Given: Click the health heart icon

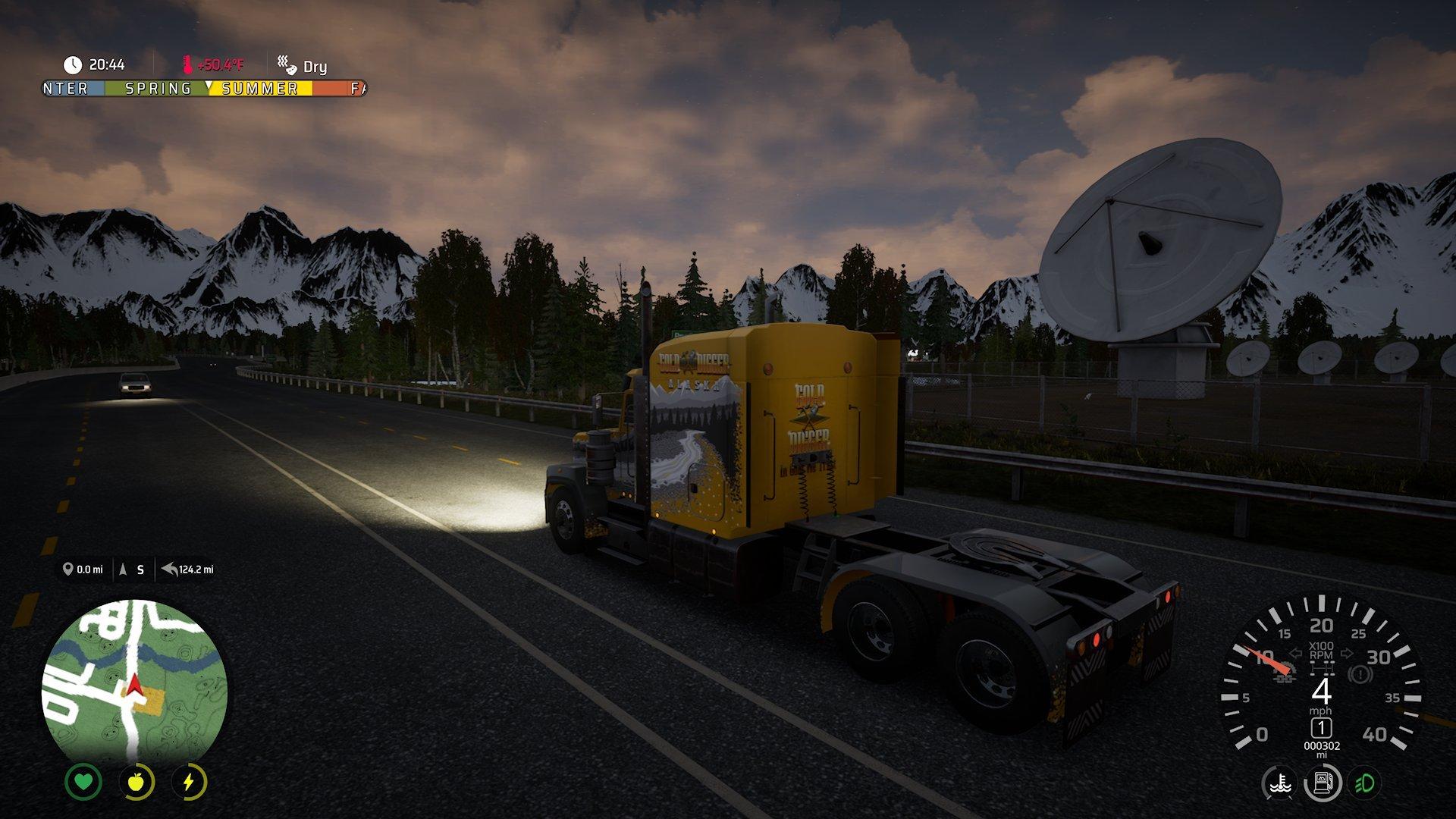Looking at the screenshot, I should click(x=83, y=782).
